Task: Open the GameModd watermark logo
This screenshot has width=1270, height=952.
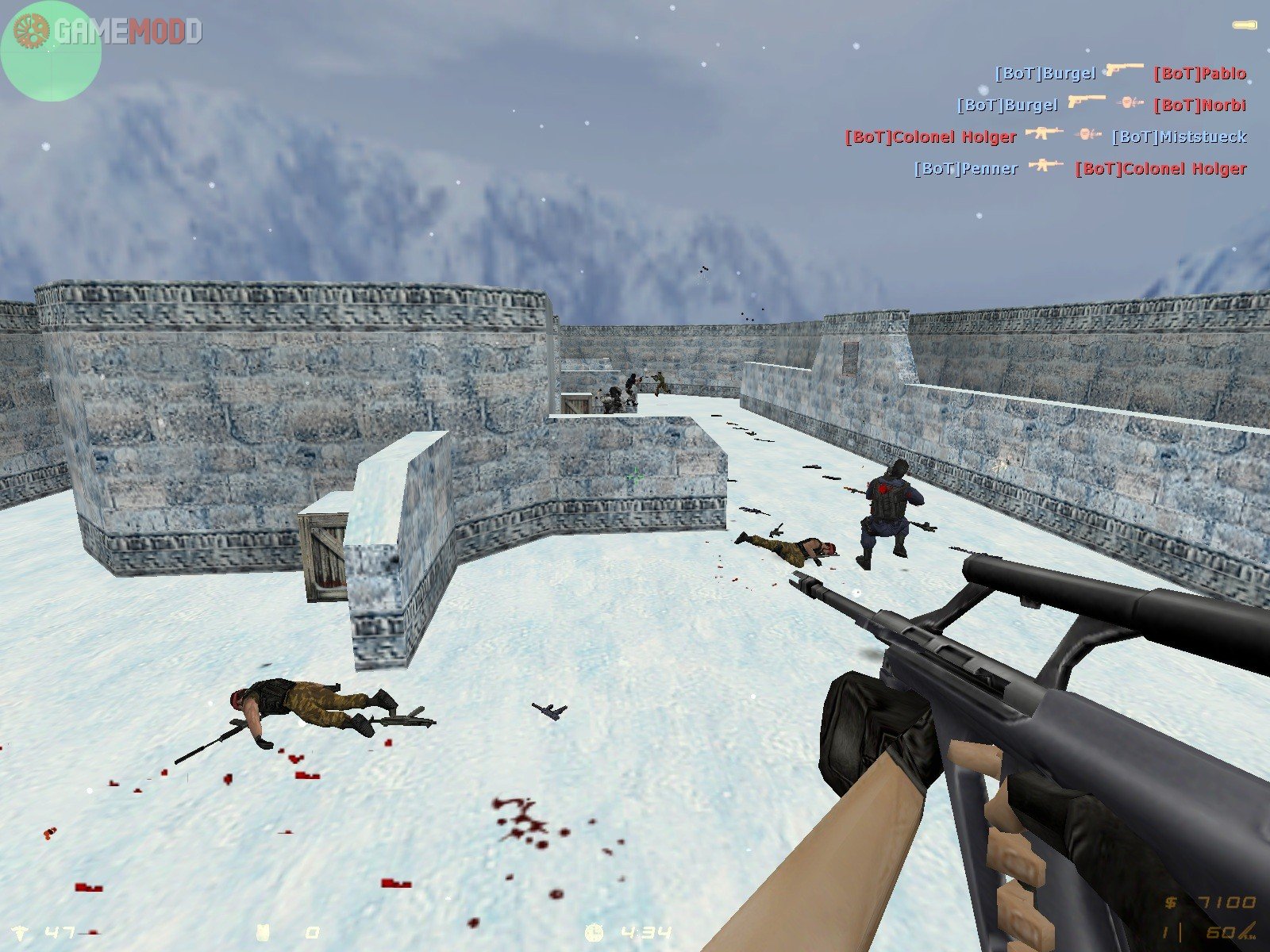Action: click(103, 31)
